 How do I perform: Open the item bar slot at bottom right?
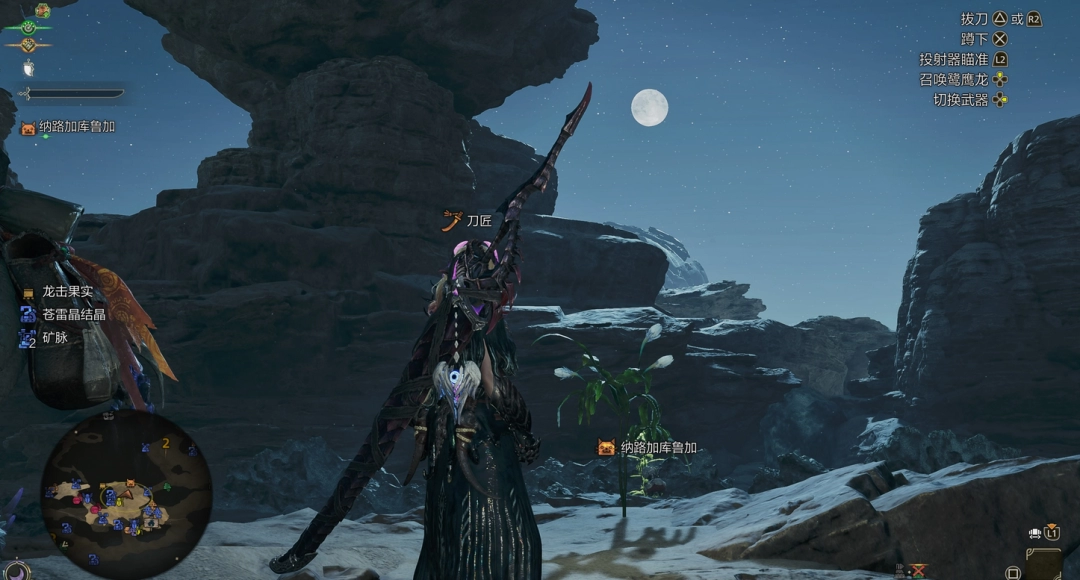pos(1043,563)
